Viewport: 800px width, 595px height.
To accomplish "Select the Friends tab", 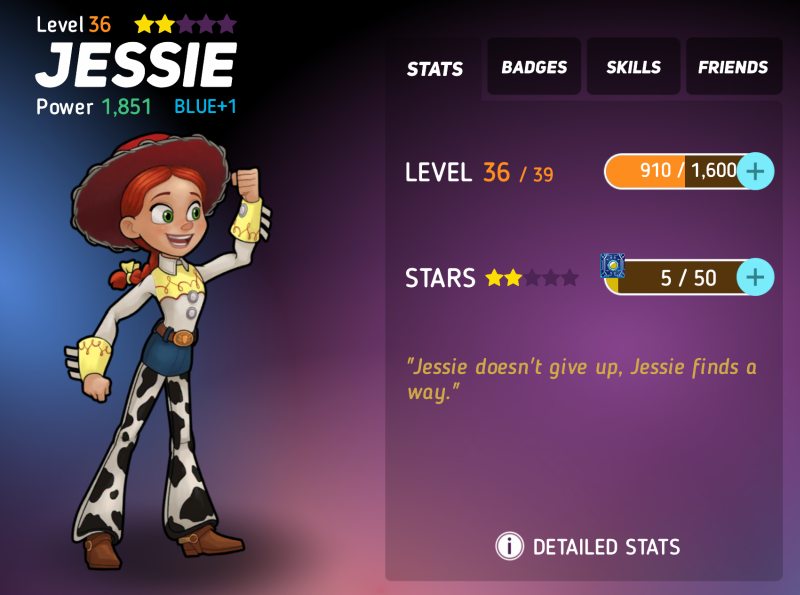I will coord(733,67).
